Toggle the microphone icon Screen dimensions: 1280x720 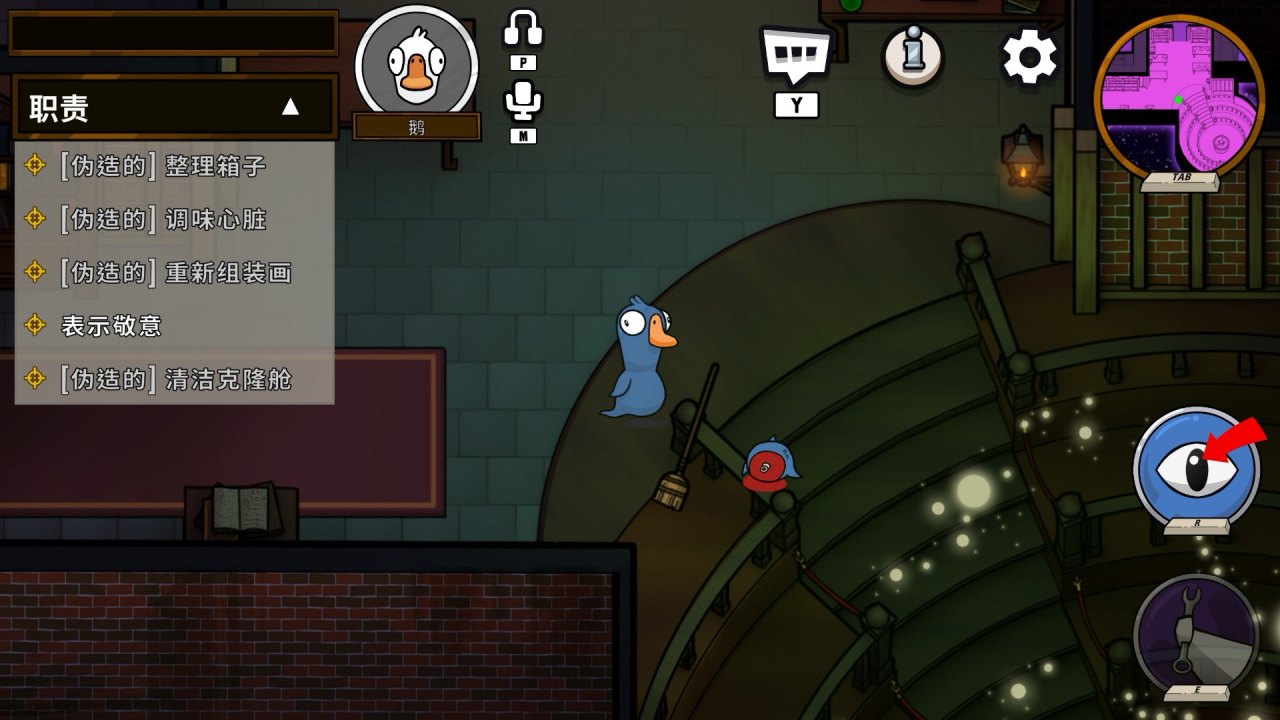523,101
